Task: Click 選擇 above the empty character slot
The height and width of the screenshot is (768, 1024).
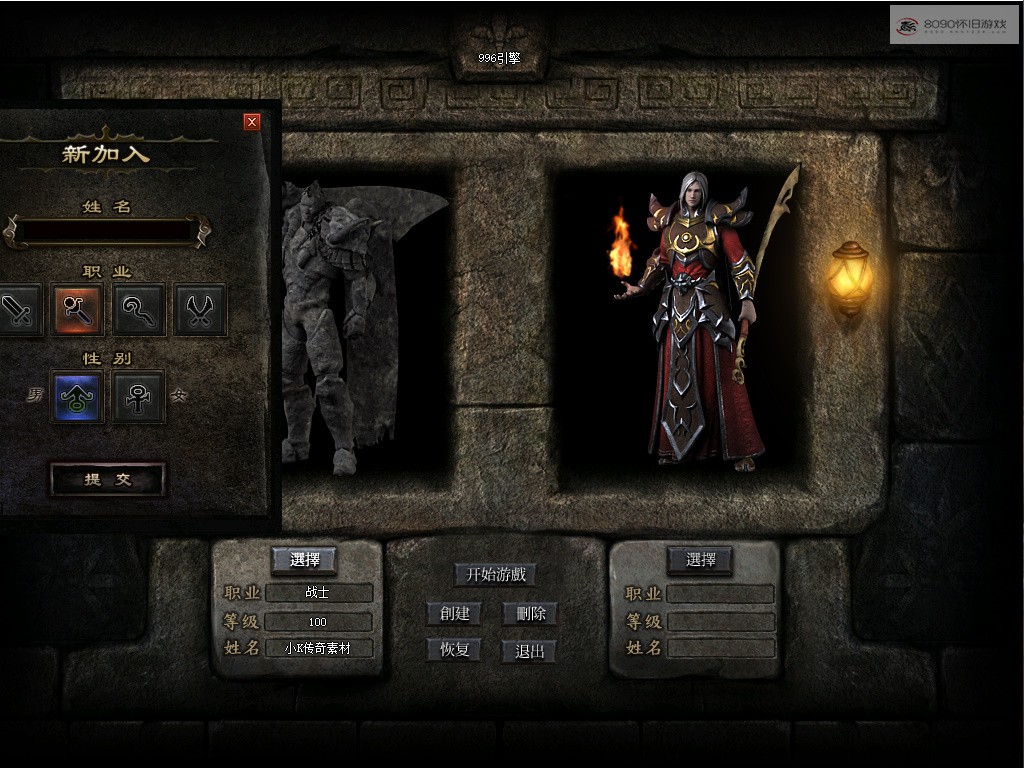Action: click(700, 560)
